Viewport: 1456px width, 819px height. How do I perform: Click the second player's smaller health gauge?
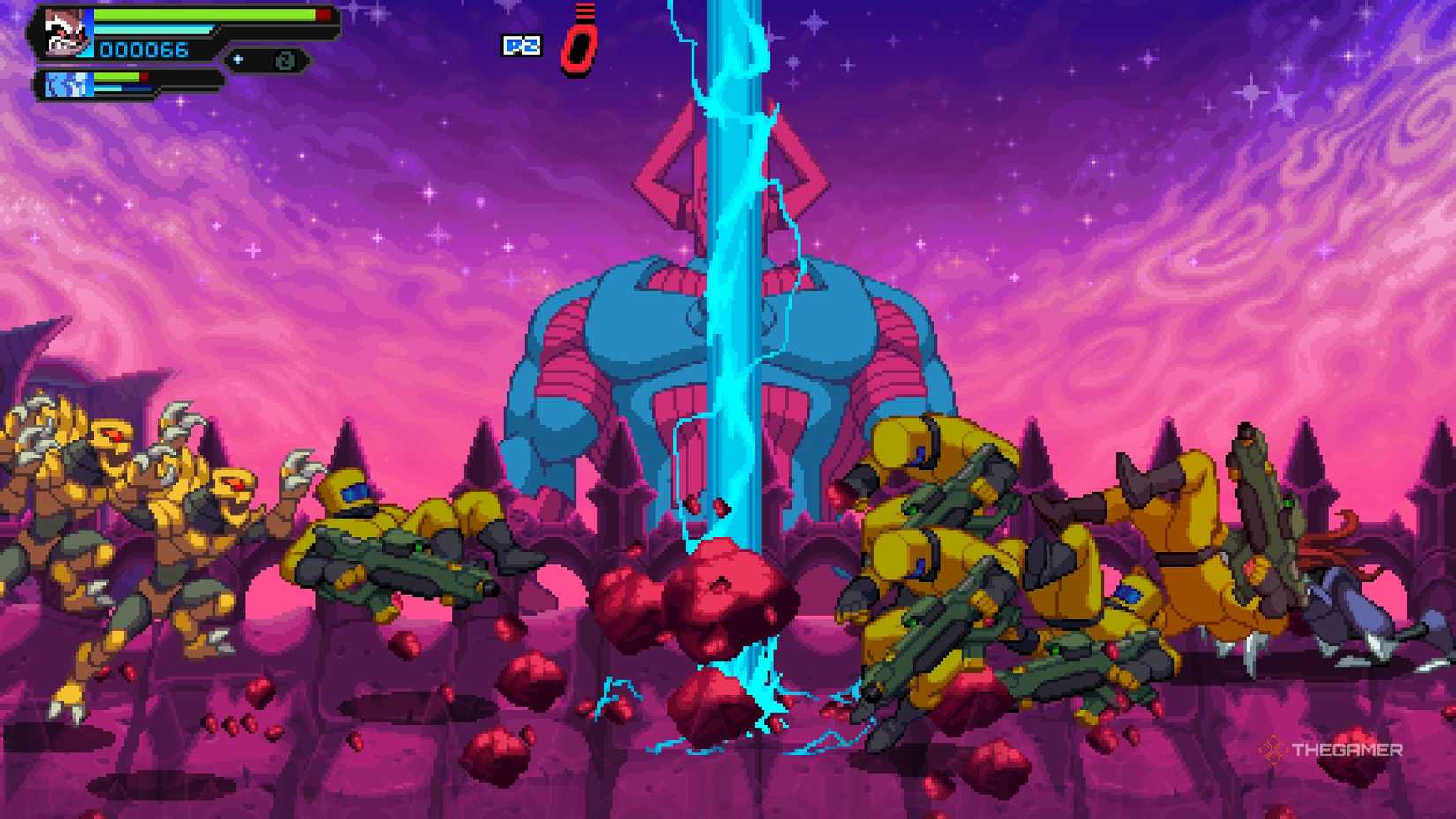(x=116, y=77)
